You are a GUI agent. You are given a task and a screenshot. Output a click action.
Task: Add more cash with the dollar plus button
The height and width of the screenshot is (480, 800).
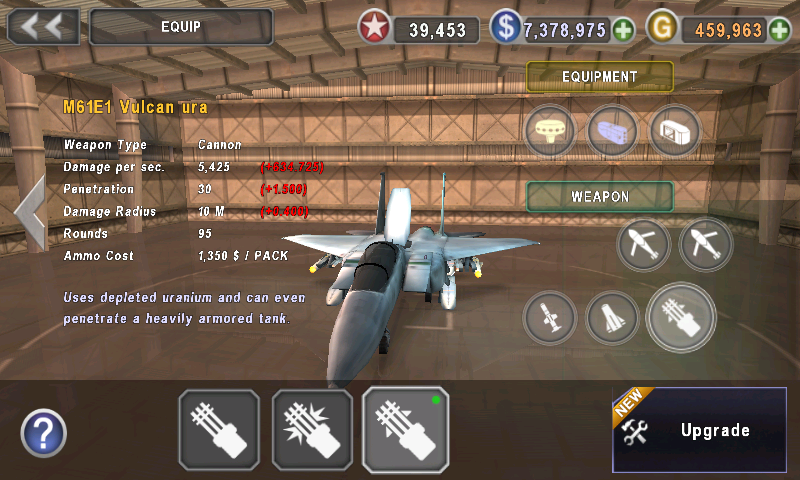[624, 30]
